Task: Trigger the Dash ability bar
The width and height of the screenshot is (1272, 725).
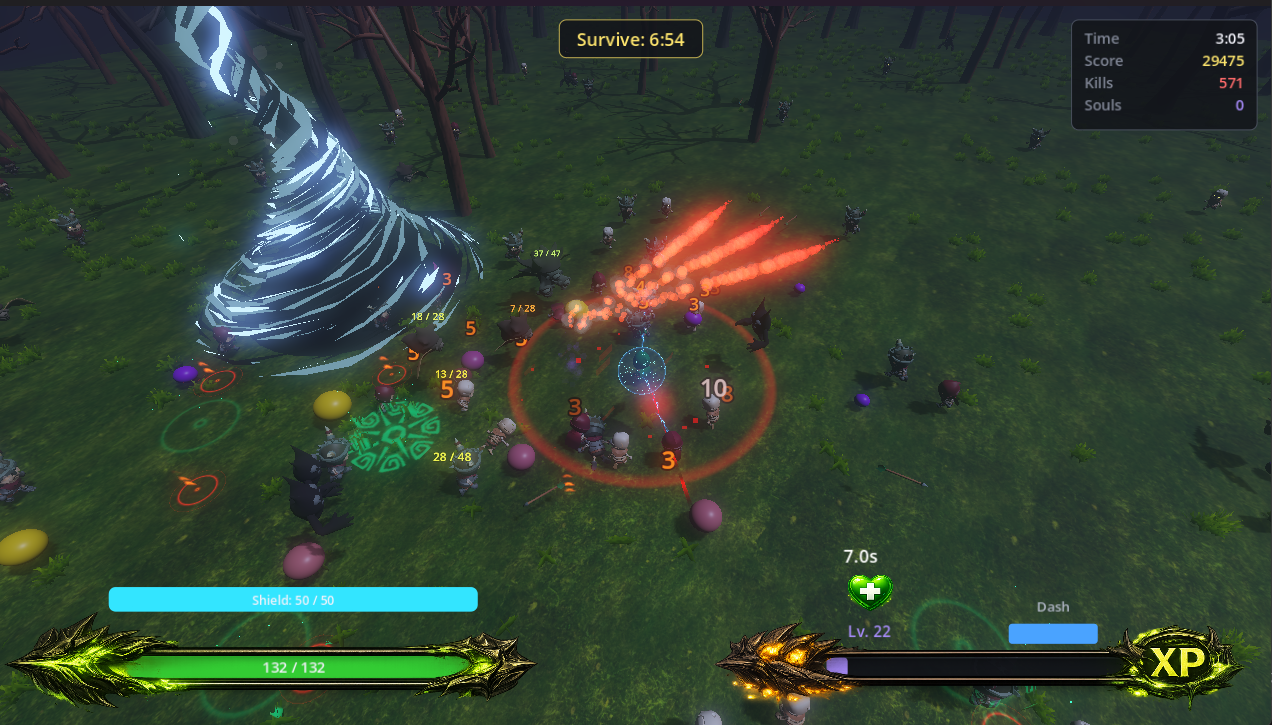Action: pos(1052,633)
